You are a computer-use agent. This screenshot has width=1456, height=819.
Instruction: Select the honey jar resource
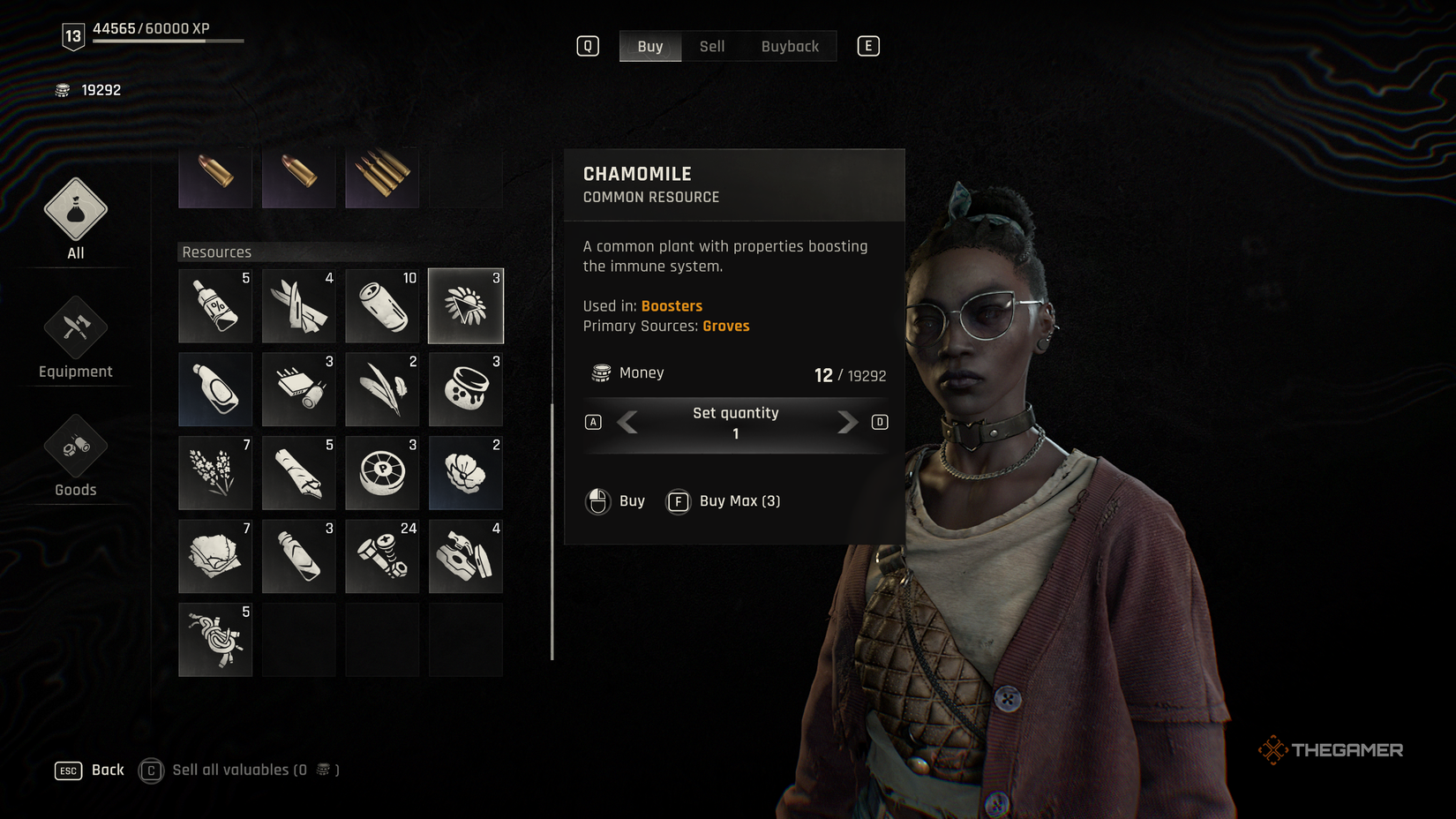[x=465, y=388]
